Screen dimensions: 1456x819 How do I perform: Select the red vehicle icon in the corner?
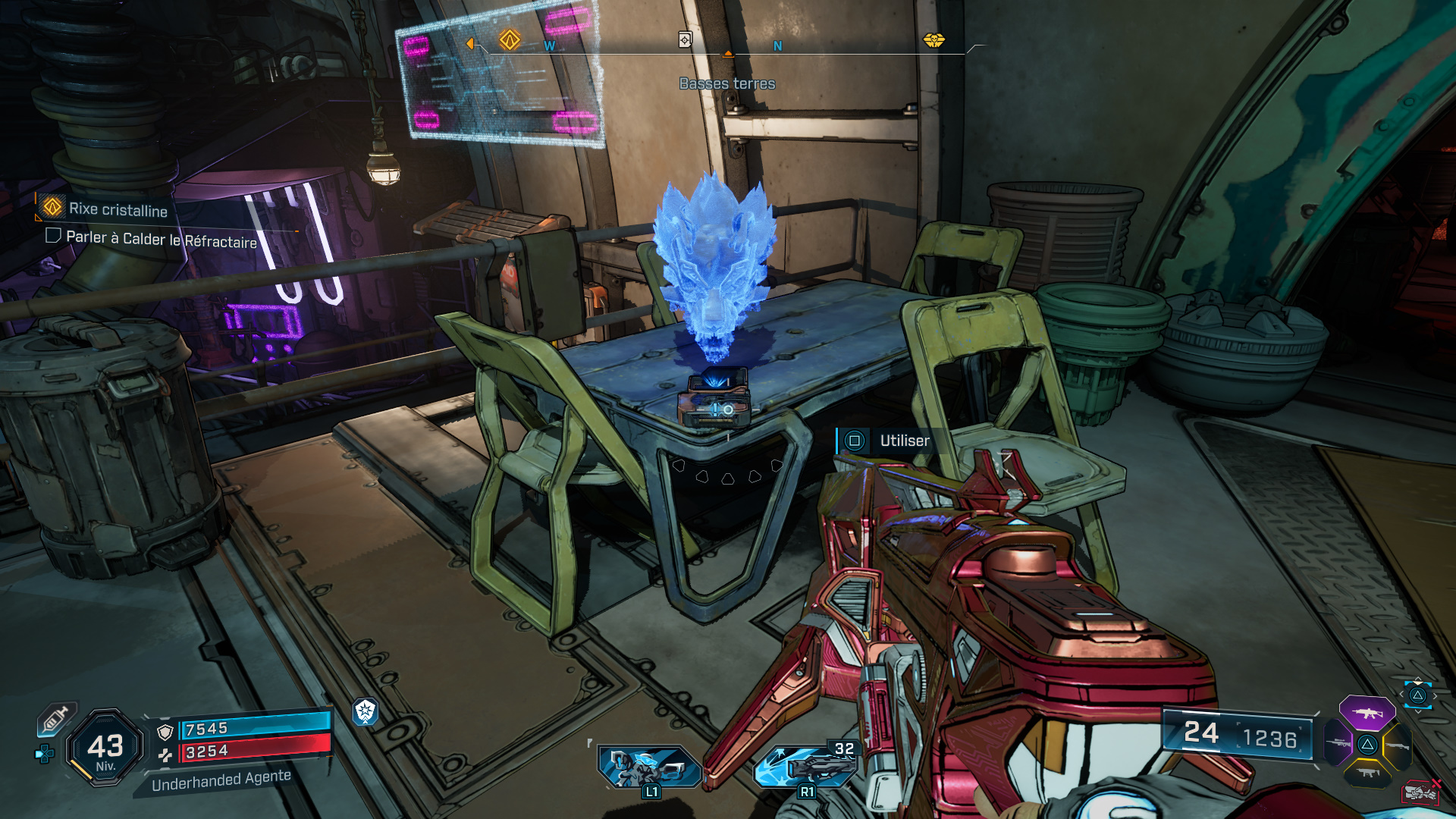pos(1420,792)
